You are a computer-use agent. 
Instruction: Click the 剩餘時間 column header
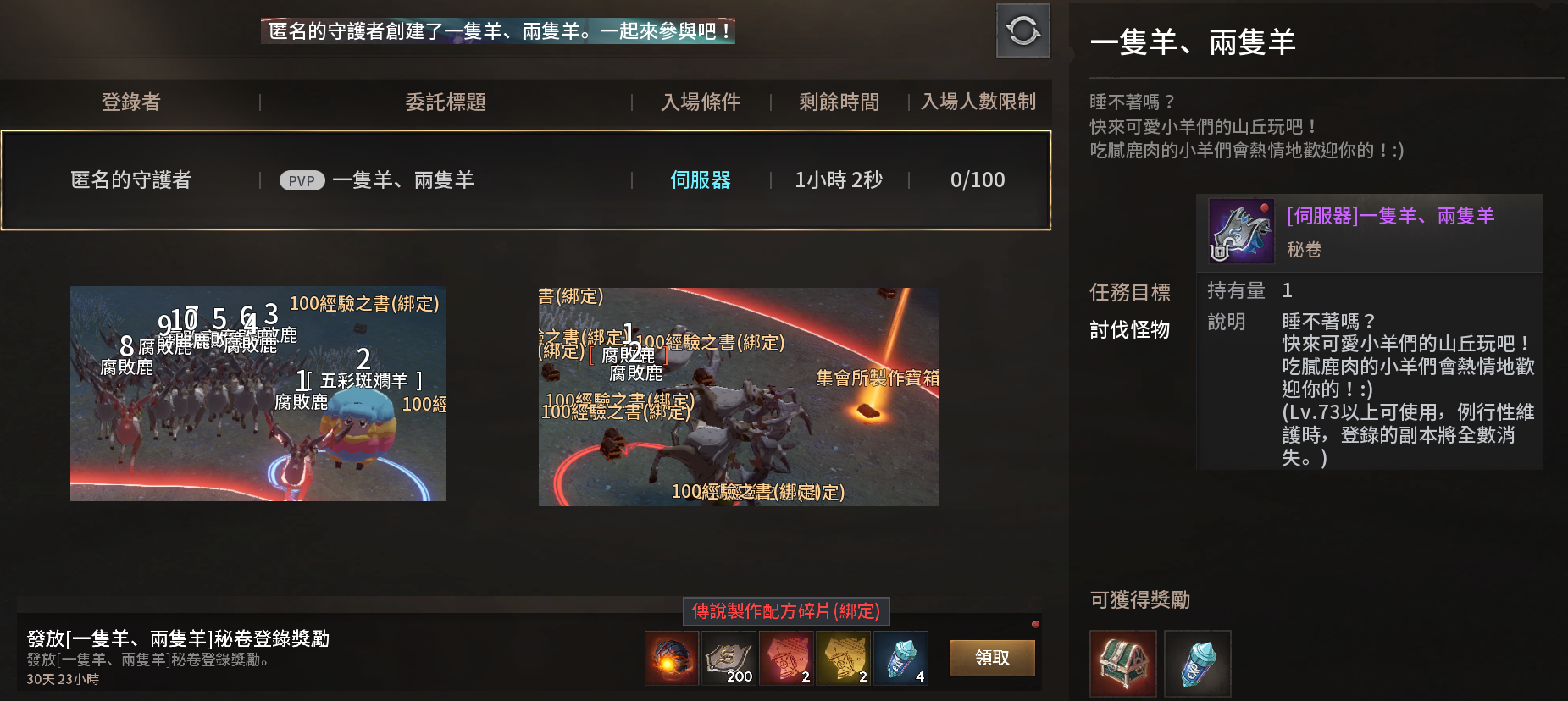[x=839, y=102]
